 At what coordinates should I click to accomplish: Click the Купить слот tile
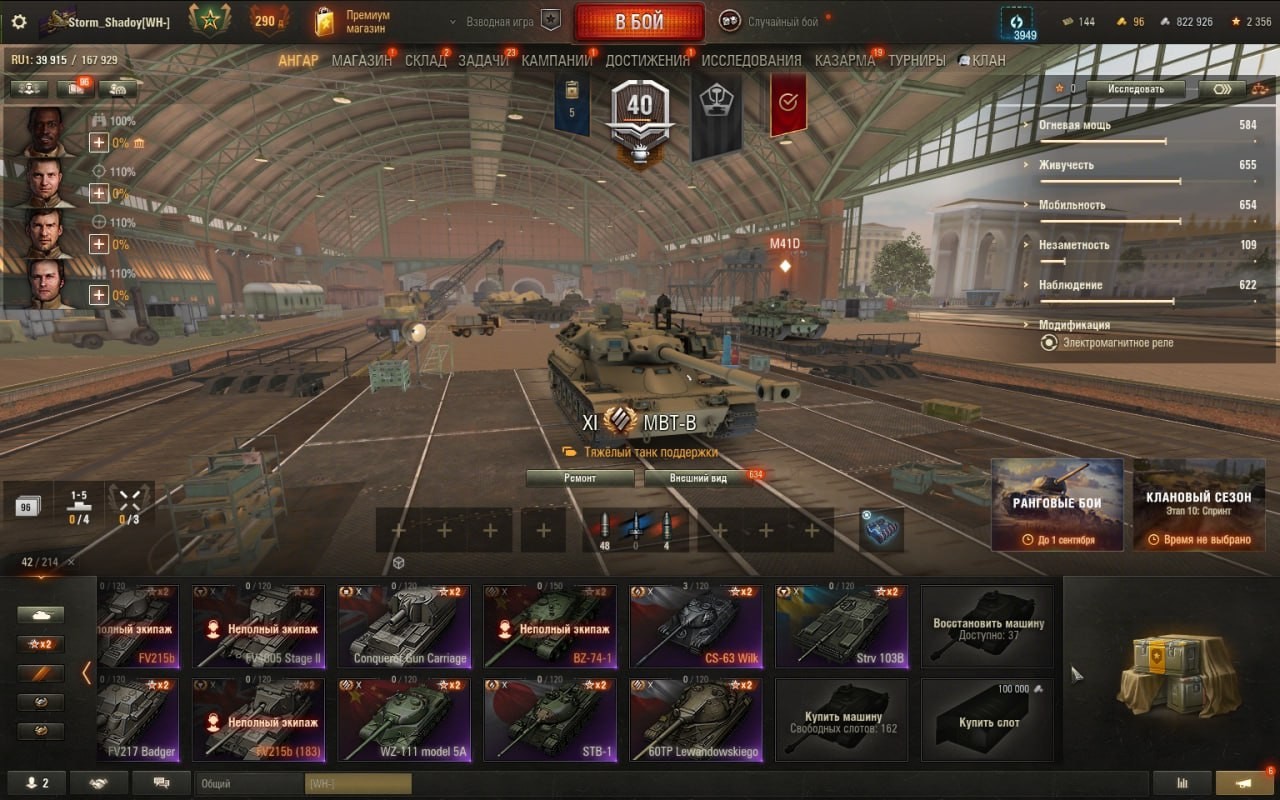987,720
